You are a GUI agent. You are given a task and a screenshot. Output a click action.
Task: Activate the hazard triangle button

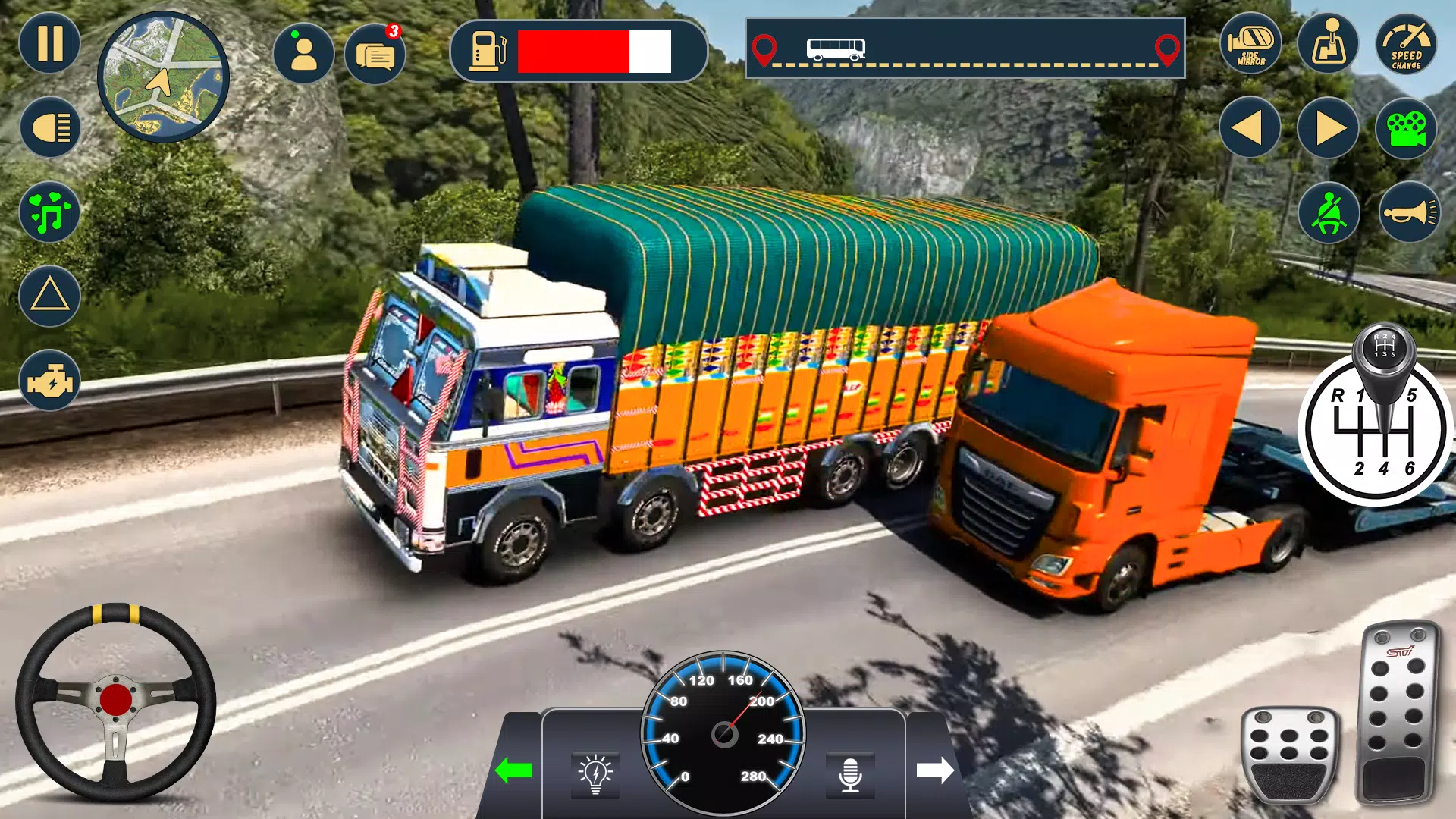coord(50,296)
